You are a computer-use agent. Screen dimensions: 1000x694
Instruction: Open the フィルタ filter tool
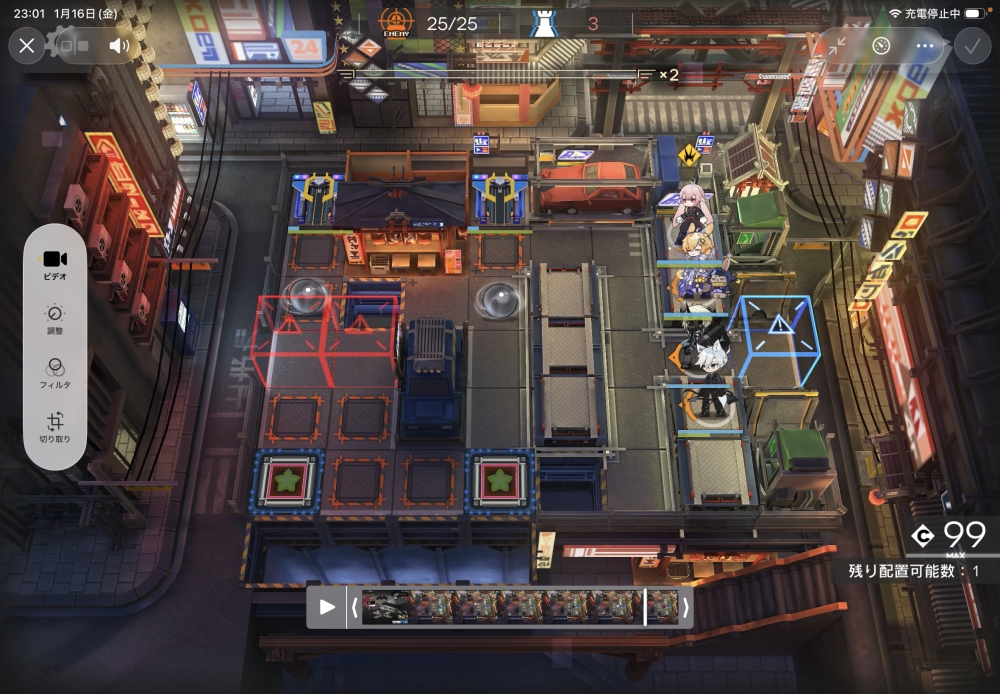[55, 372]
